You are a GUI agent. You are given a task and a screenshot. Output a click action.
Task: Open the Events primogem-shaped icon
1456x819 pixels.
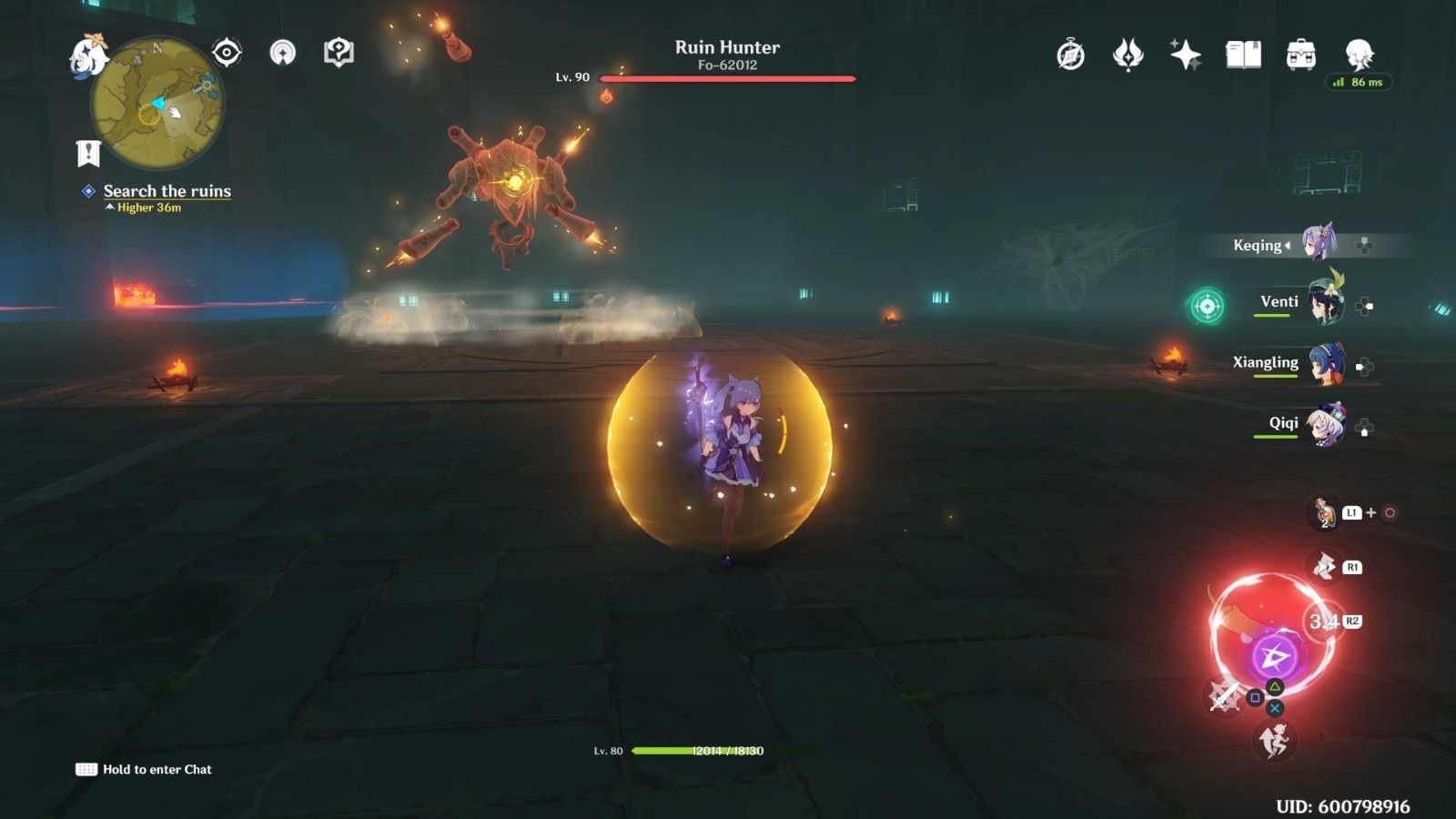click(x=1128, y=55)
